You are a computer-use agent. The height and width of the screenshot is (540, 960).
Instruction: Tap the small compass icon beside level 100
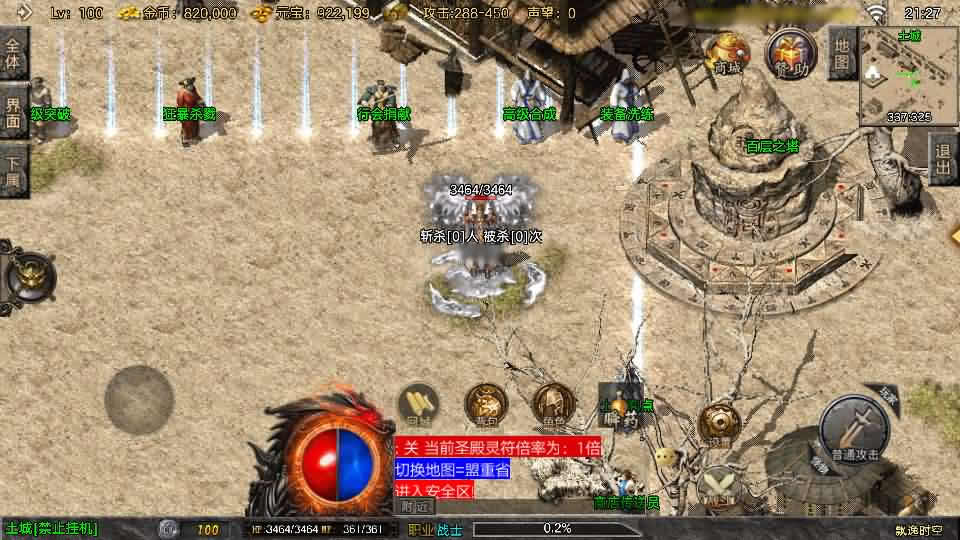169,529
